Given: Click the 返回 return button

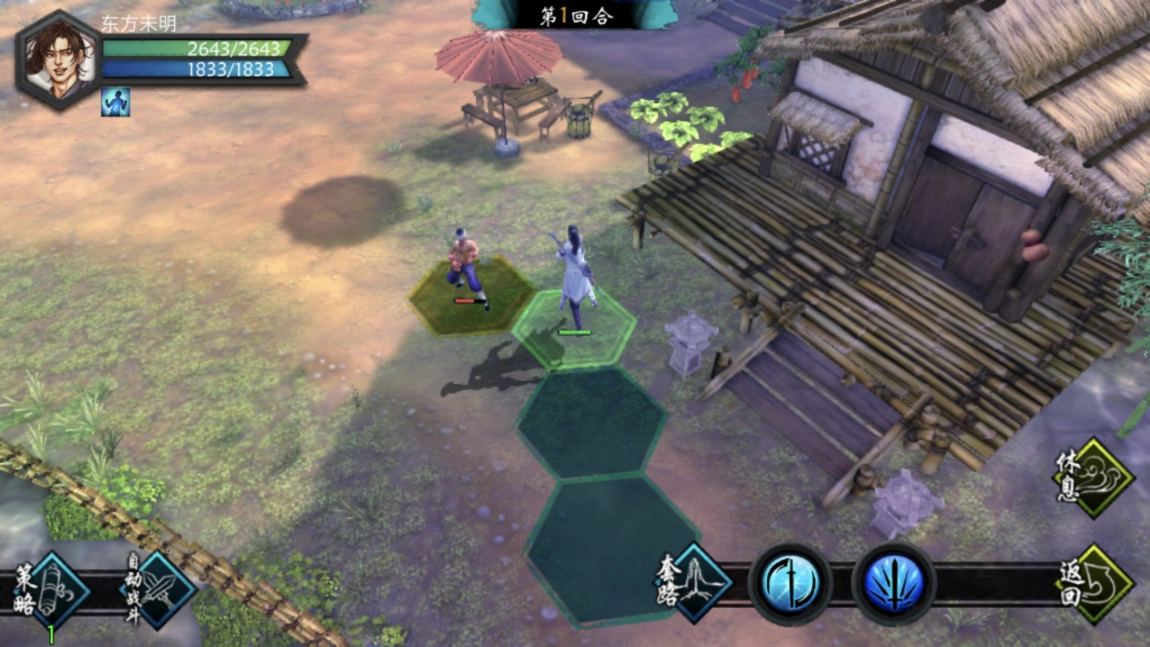Looking at the screenshot, I should [x=1097, y=584].
